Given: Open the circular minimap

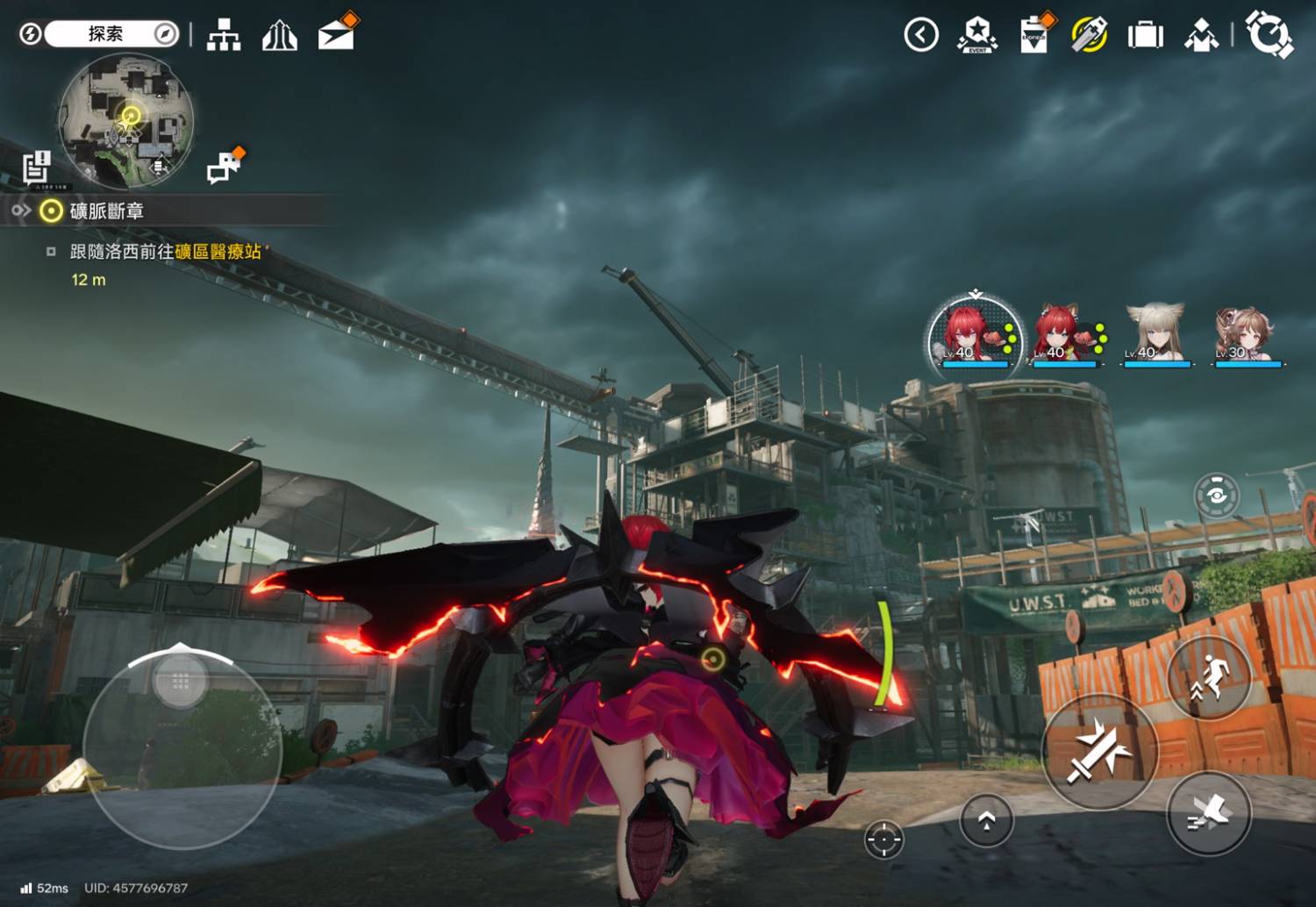Looking at the screenshot, I should (126, 120).
